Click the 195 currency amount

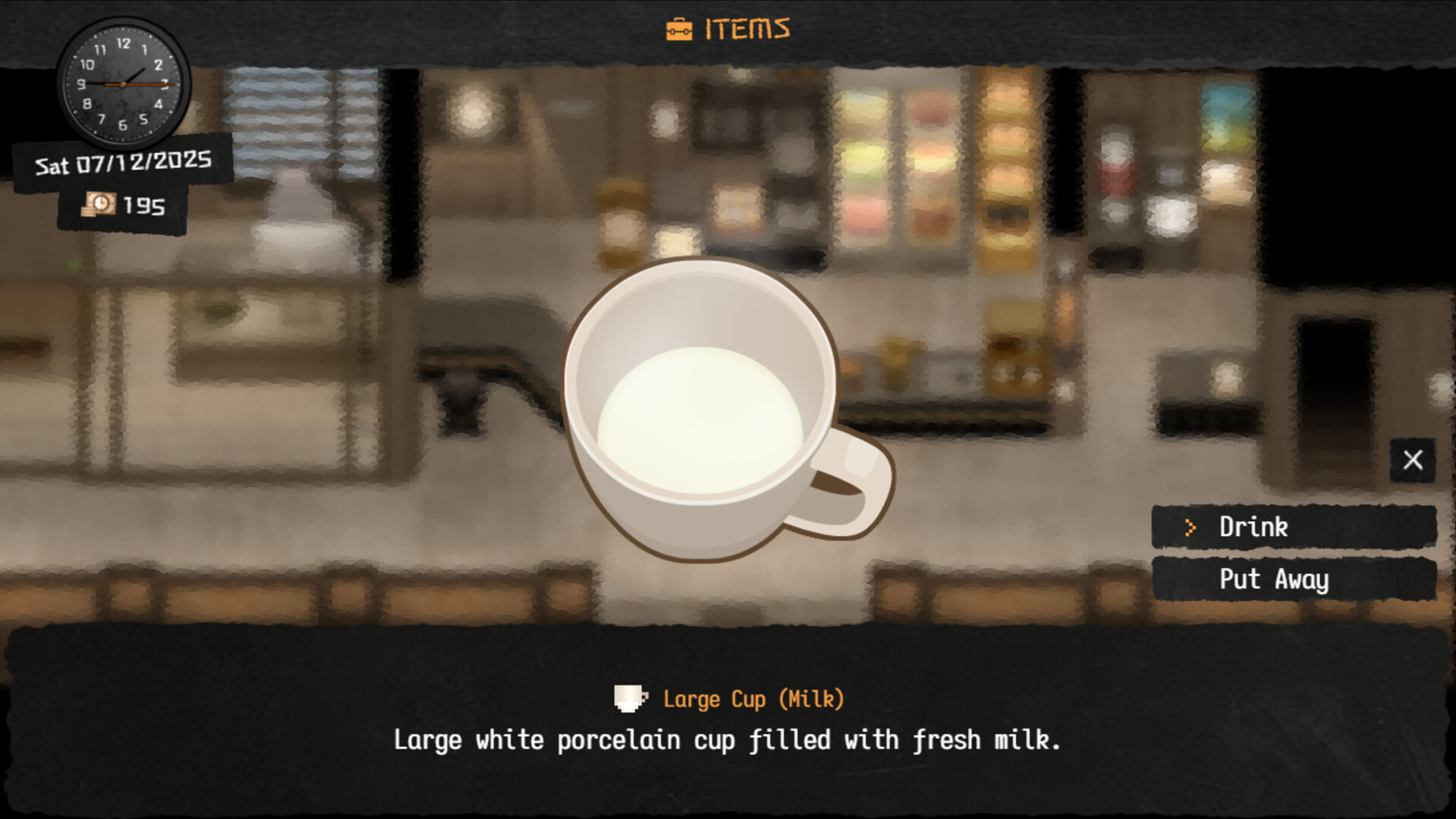tap(144, 205)
